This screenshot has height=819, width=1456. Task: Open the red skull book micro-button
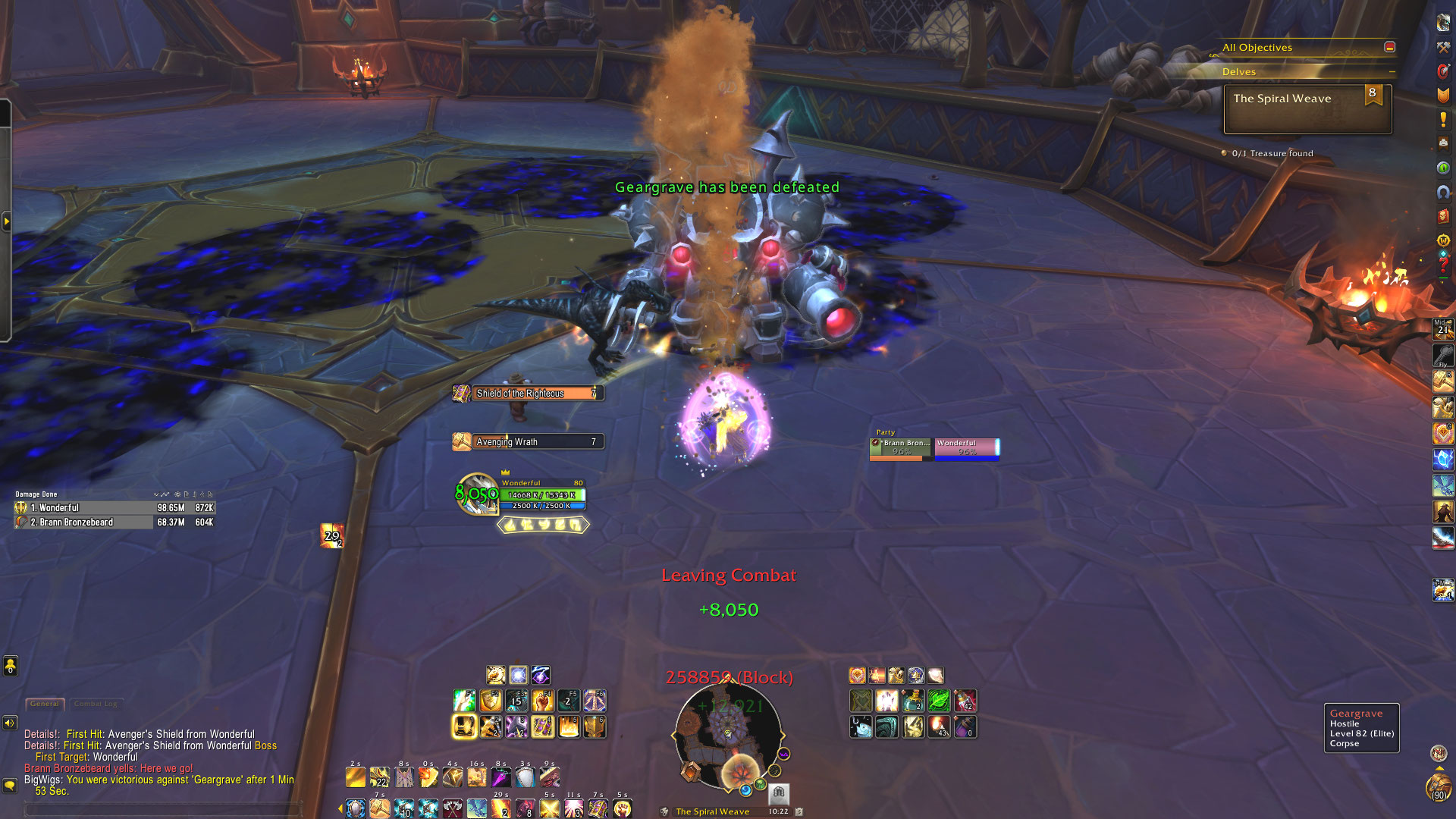(1442, 217)
